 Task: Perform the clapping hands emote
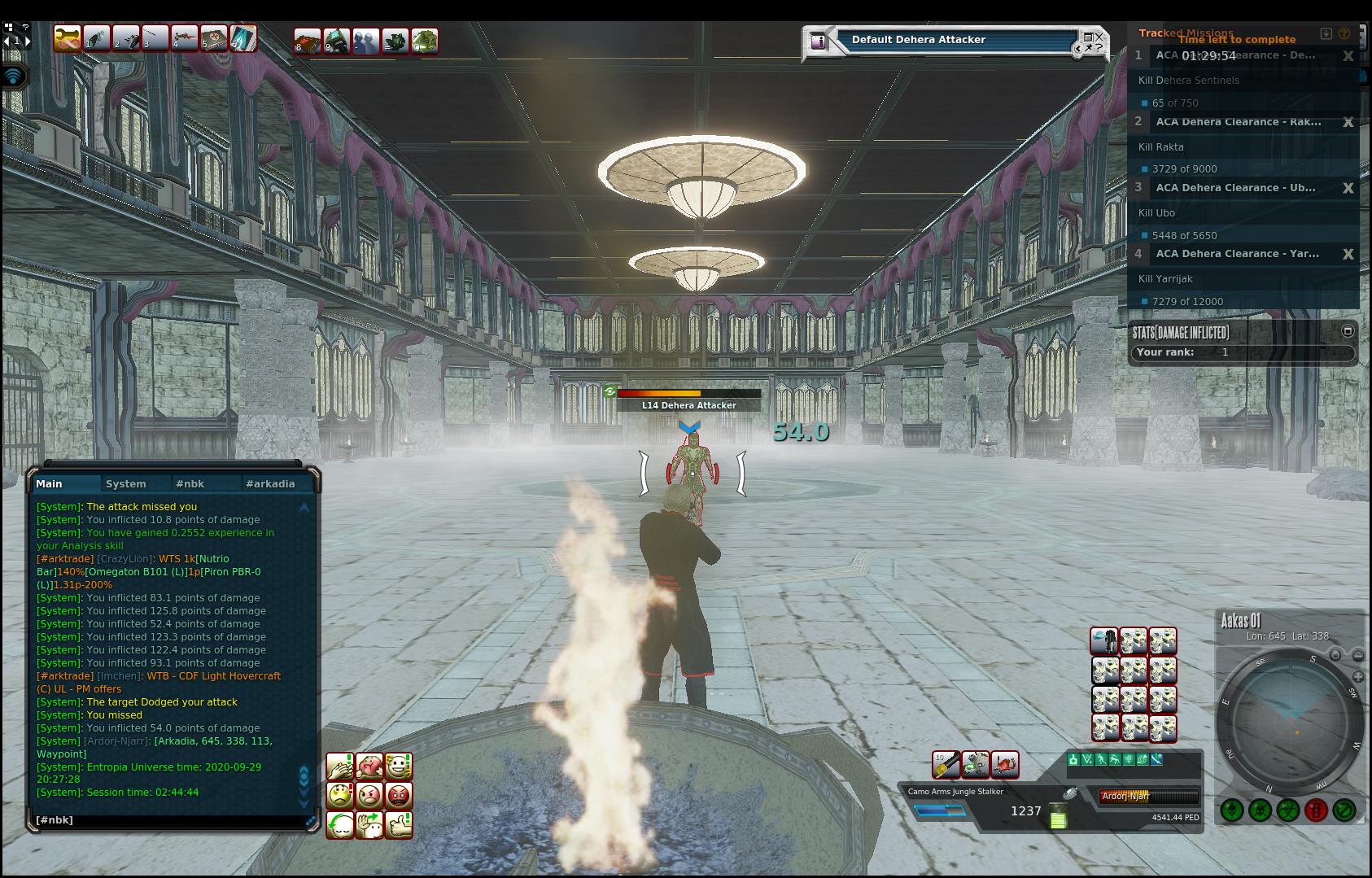pos(339,766)
